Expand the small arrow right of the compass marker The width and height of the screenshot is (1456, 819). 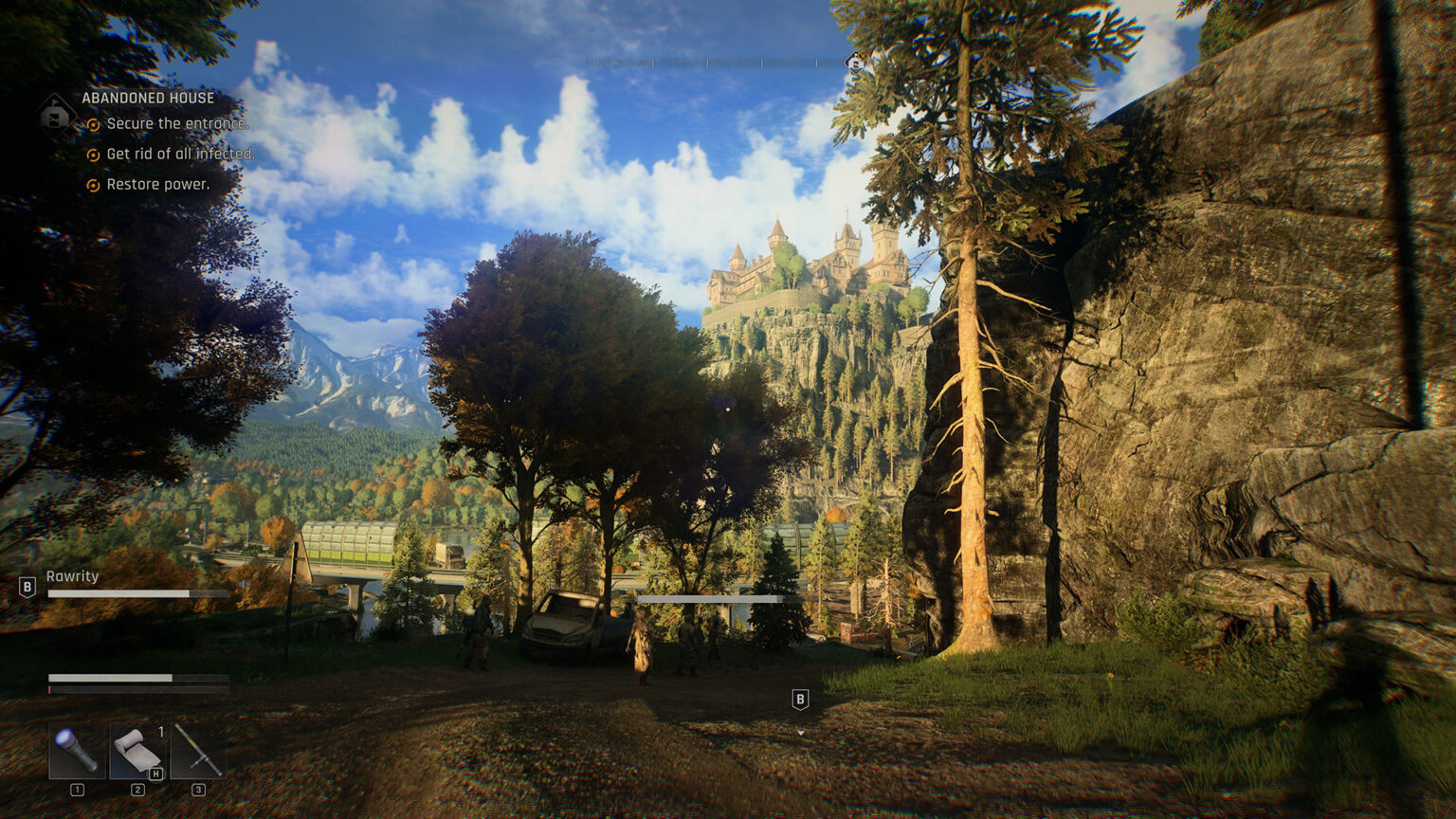(x=876, y=61)
